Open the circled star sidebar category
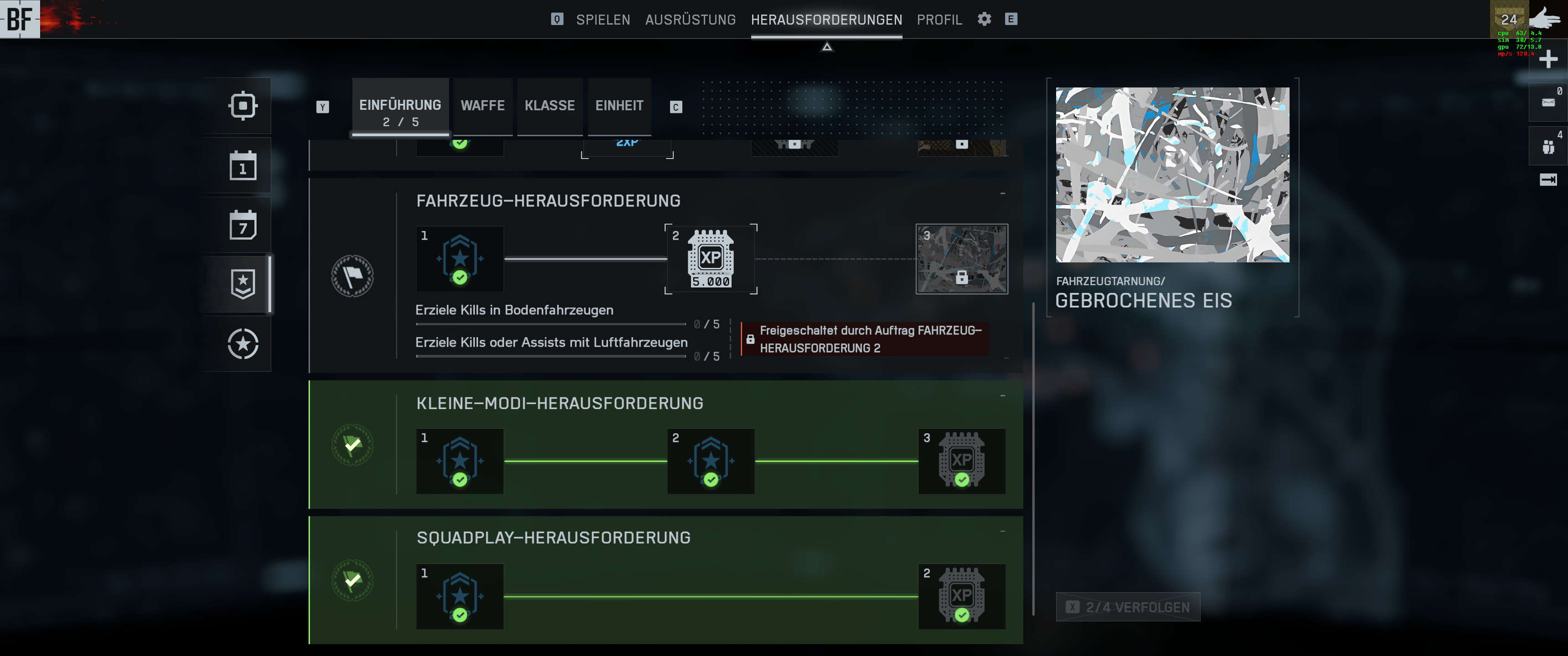The height and width of the screenshot is (656, 1568). pos(243,344)
